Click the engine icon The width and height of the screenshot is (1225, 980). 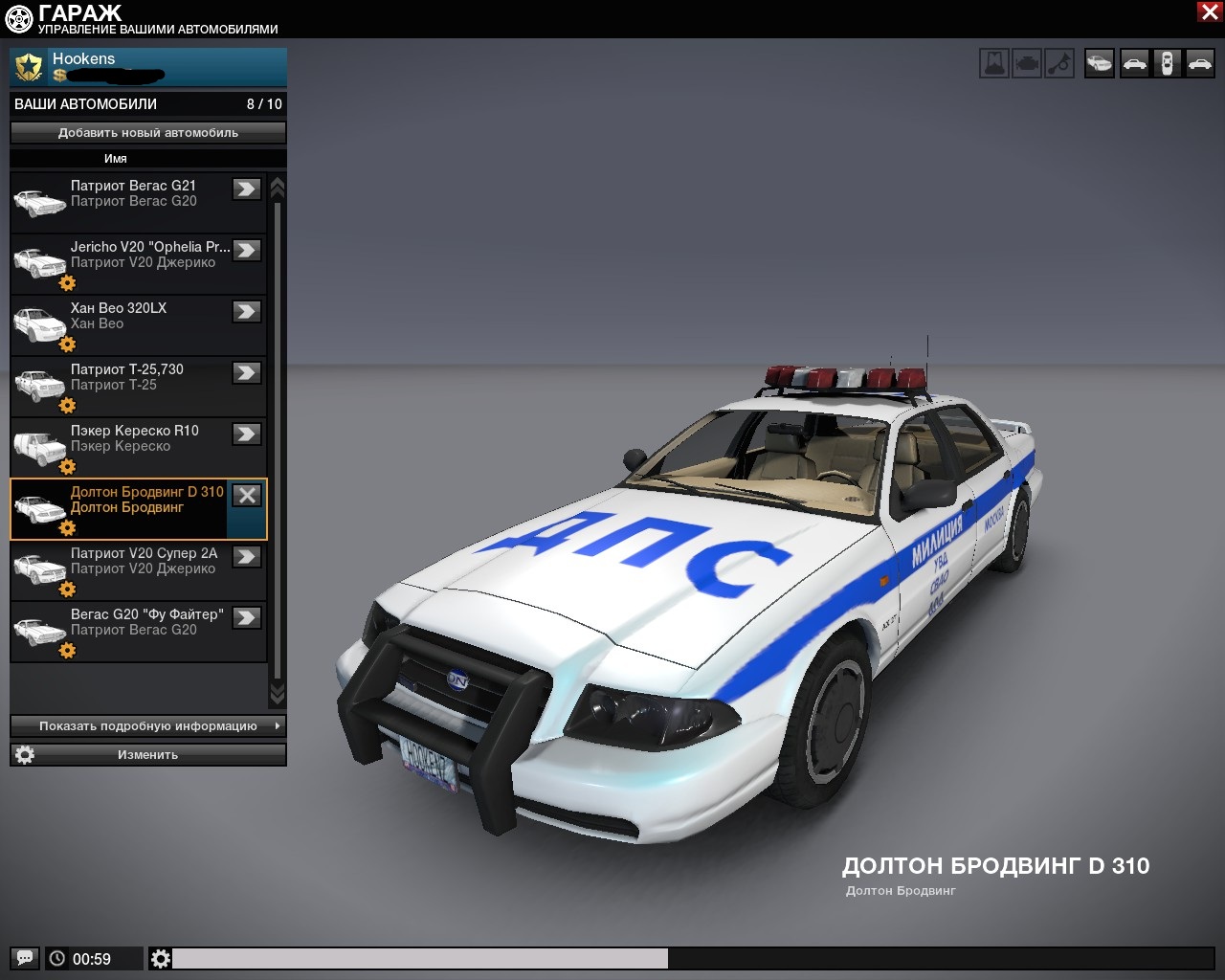click(x=1027, y=64)
